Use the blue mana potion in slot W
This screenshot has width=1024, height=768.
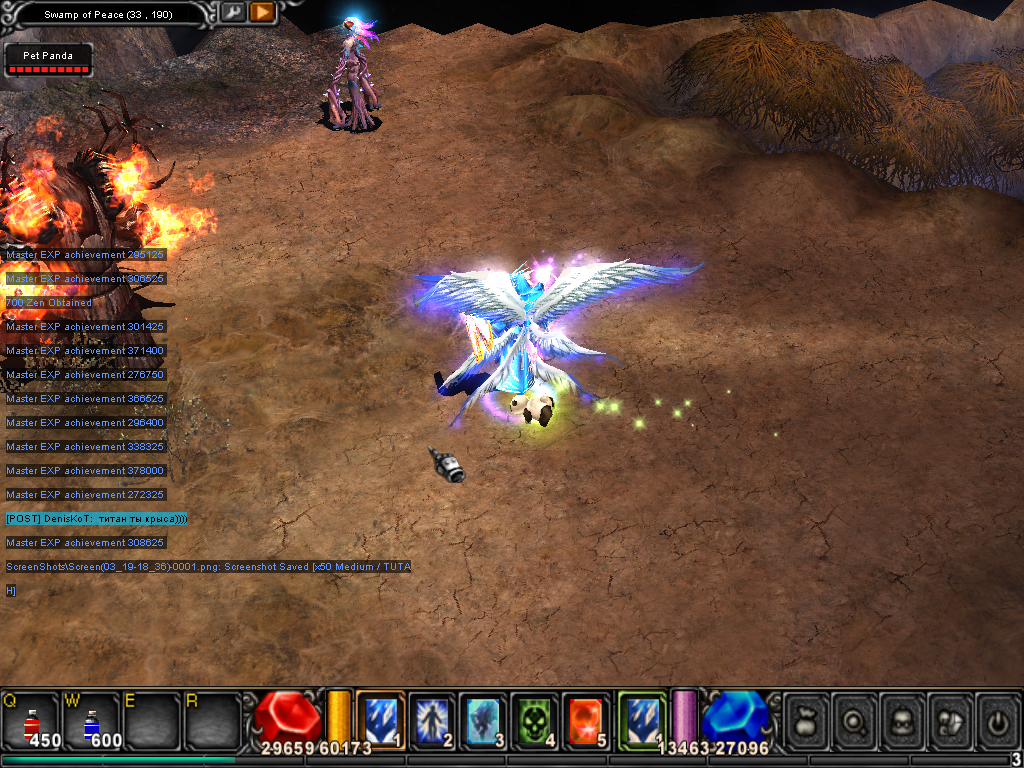[92, 719]
